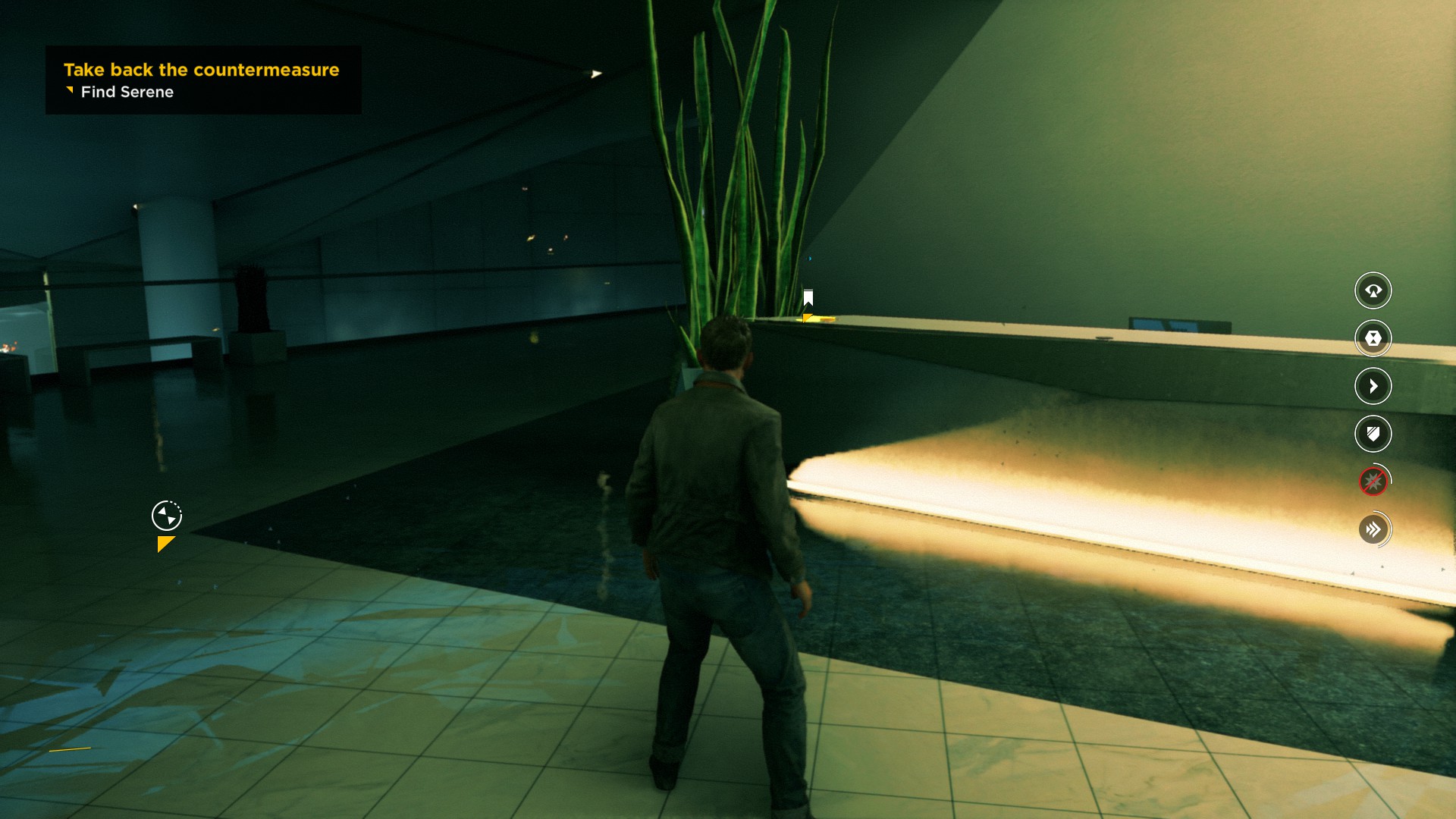The width and height of the screenshot is (1456, 819).
Task: Select the white bookmark collectible marker
Action: tap(808, 297)
